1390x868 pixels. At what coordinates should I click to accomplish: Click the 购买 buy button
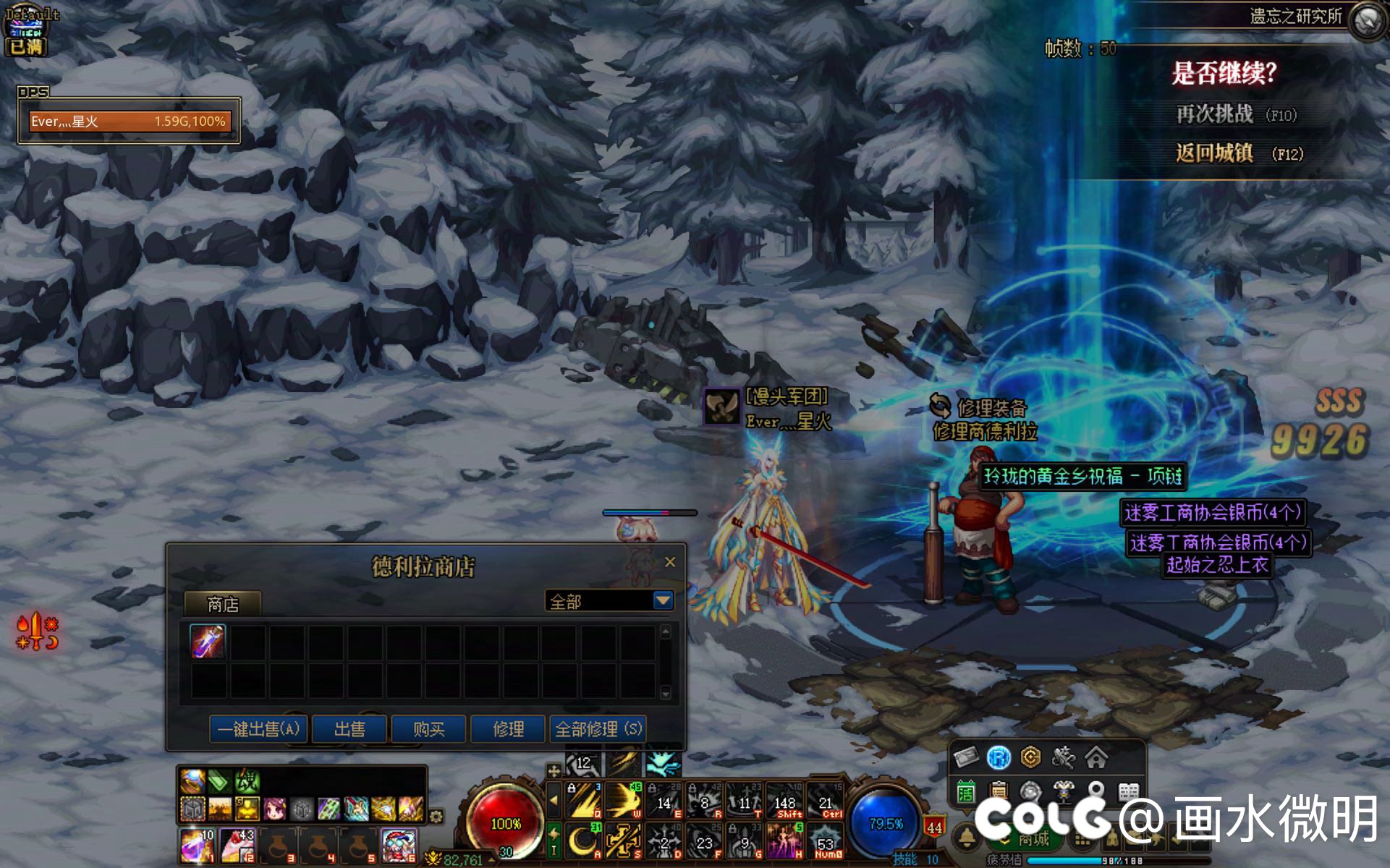[x=429, y=729]
